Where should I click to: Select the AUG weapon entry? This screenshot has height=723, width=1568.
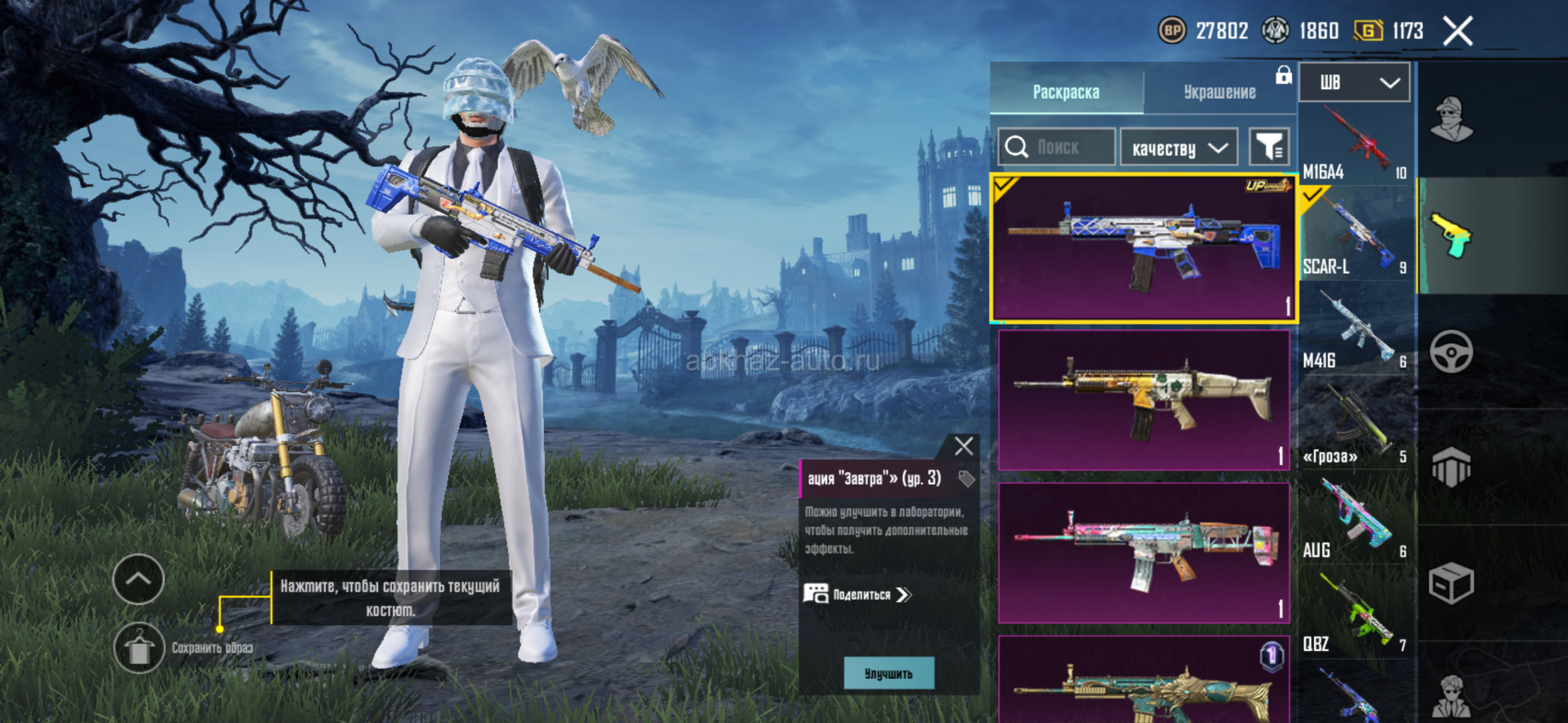(x=1355, y=520)
